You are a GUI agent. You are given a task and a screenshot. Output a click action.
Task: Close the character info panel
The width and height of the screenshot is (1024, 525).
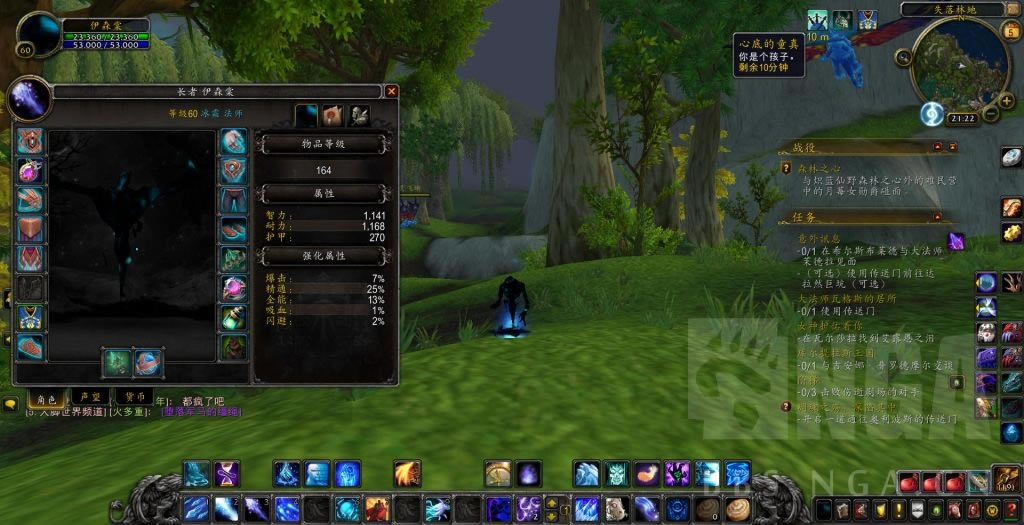click(391, 91)
